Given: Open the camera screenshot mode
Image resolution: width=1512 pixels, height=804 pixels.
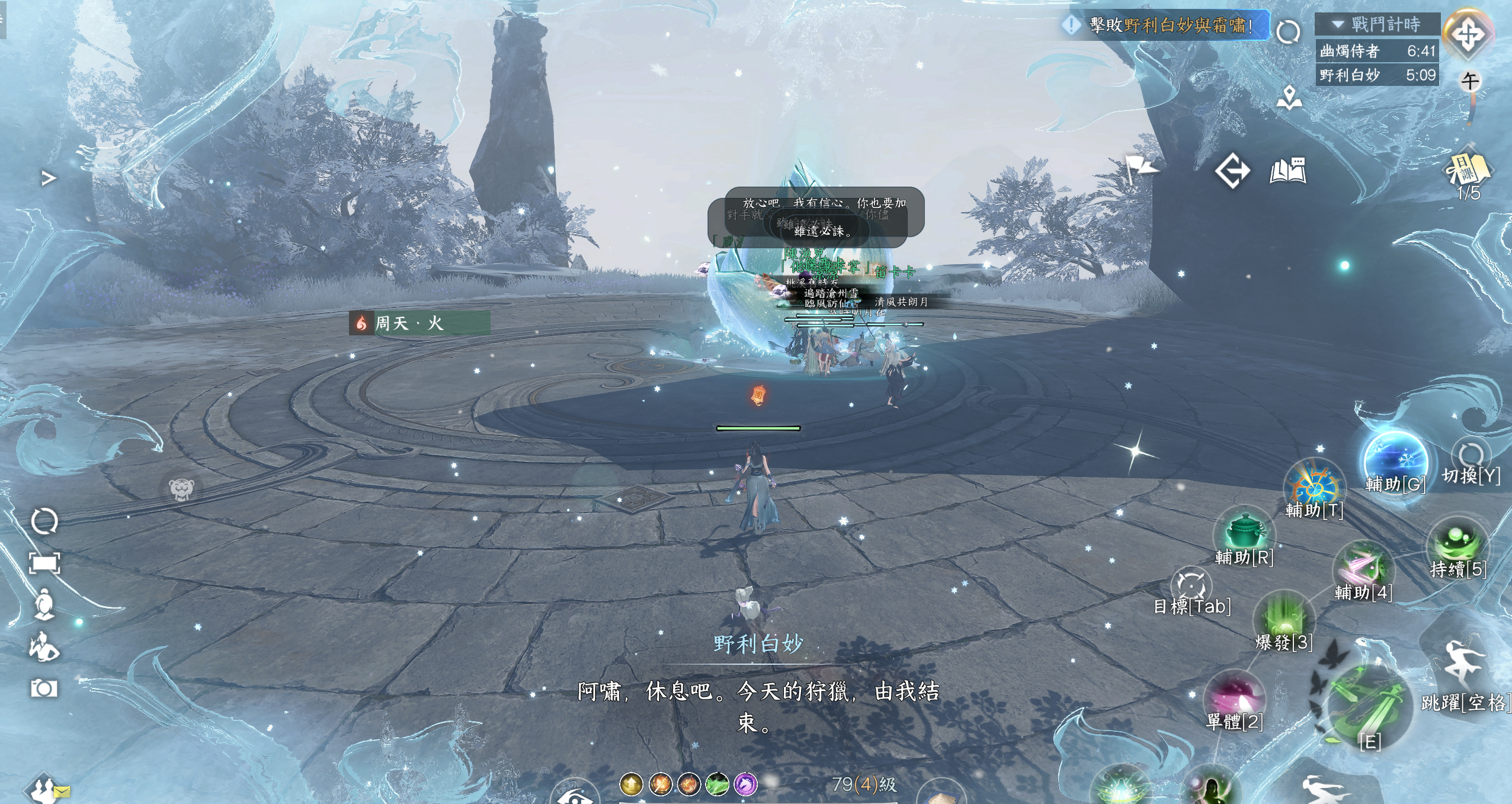Looking at the screenshot, I should (x=44, y=688).
